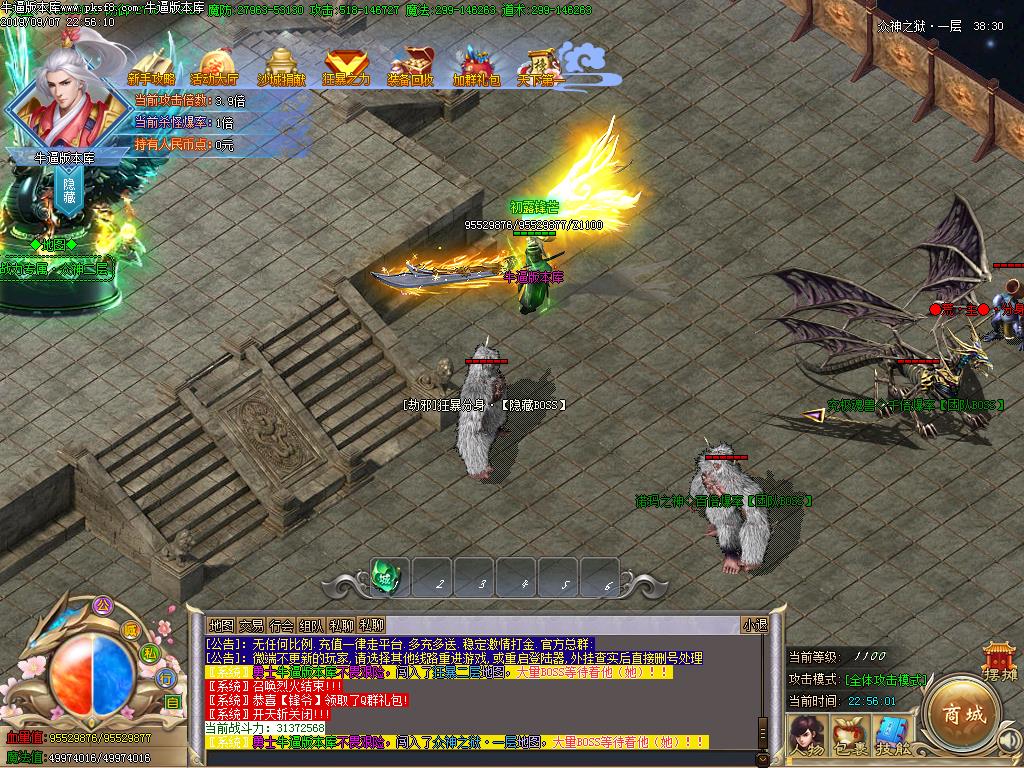Open the 技能 skills book
This screenshot has width=1024, height=768.
tap(893, 736)
